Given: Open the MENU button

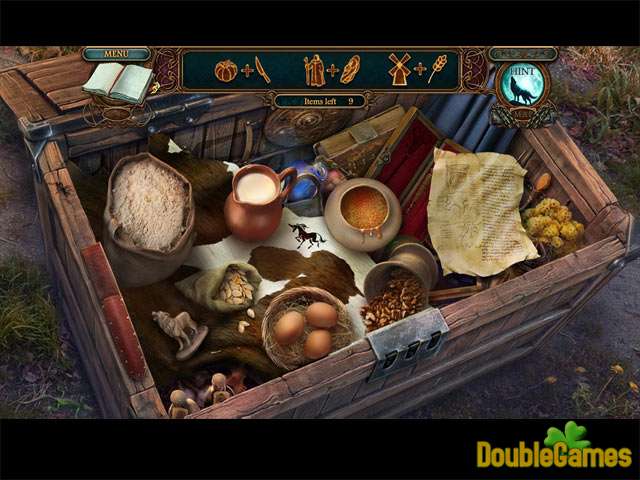Looking at the screenshot, I should (116, 53).
